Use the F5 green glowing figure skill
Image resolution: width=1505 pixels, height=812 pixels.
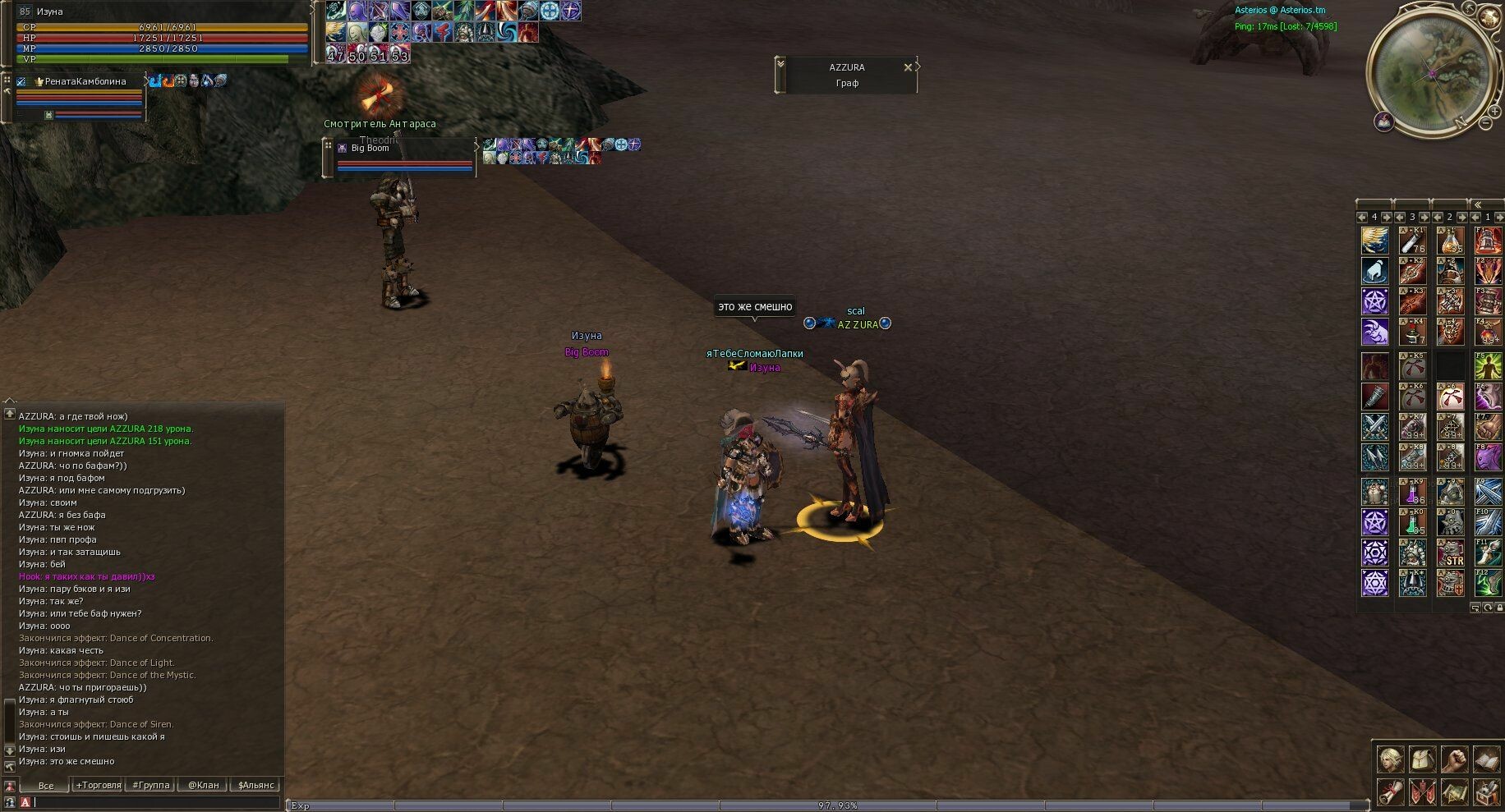(1488, 365)
